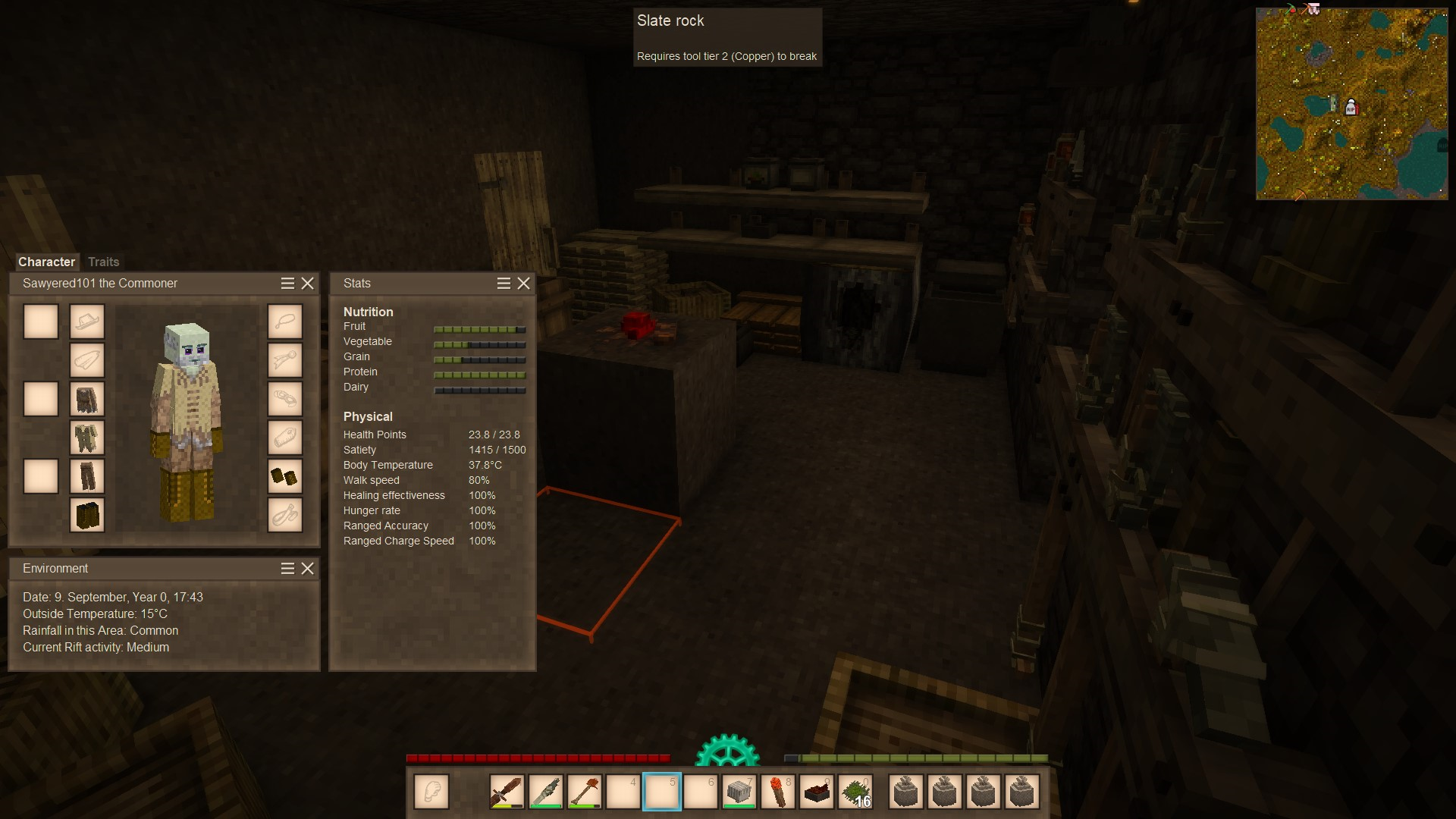The height and width of the screenshot is (819, 1456).
Task: Open the Stats panel hamburger menu
Action: click(x=504, y=283)
